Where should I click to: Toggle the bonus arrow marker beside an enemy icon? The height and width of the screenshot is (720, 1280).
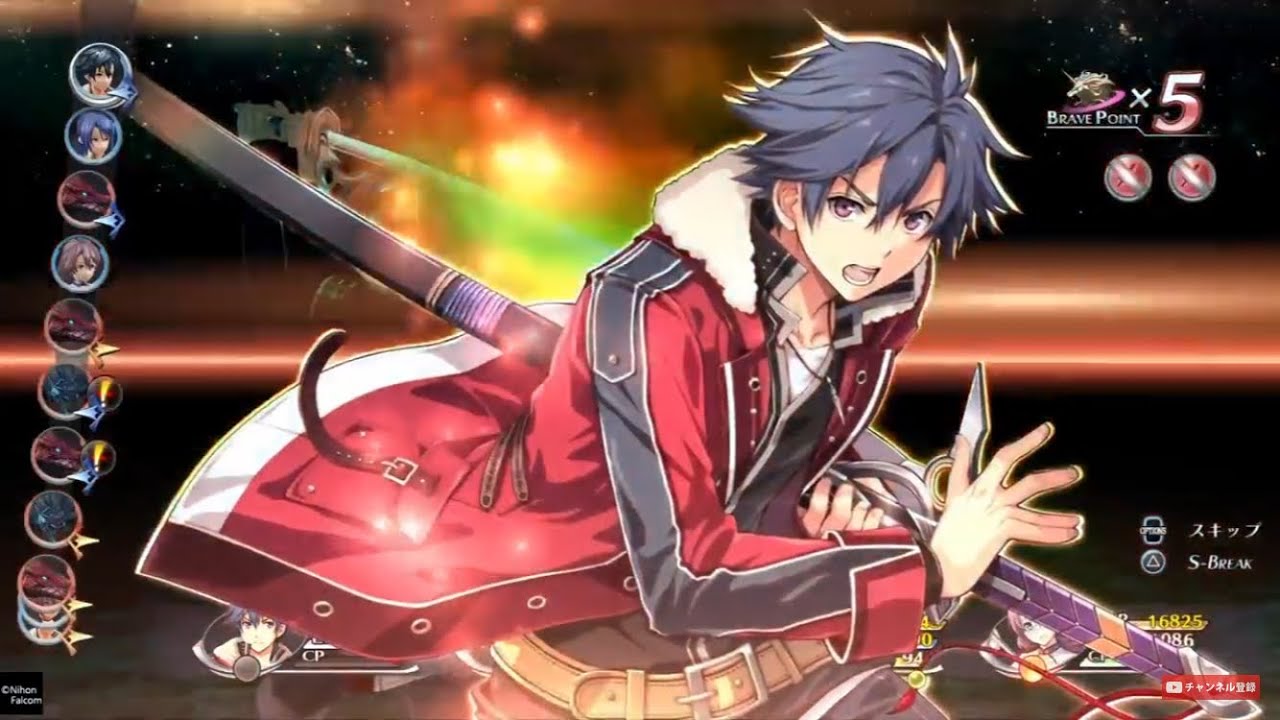(x=104, y=349)
